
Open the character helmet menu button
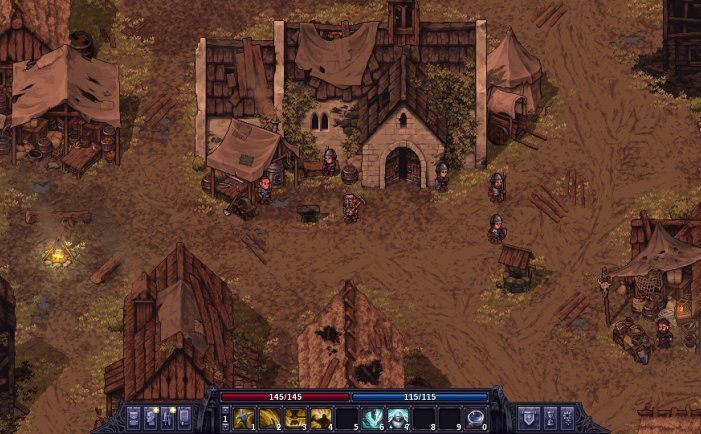tap(151, 417)
